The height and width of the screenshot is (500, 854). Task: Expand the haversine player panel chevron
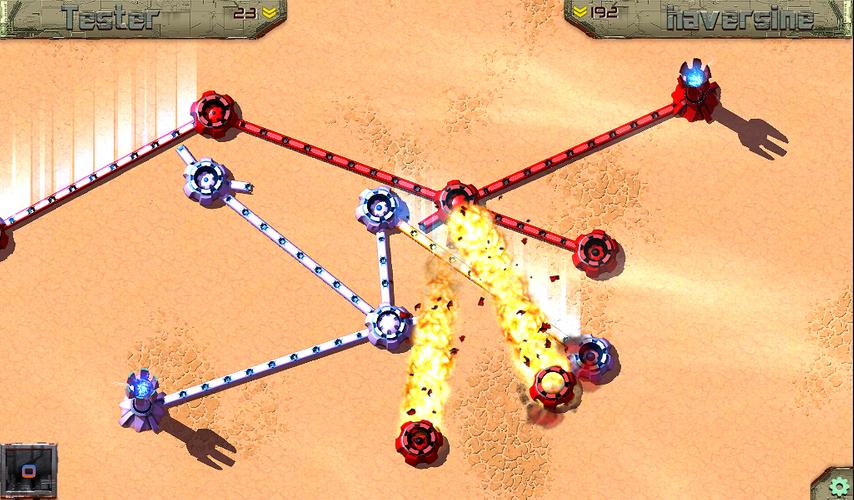(x=583, y=14)
